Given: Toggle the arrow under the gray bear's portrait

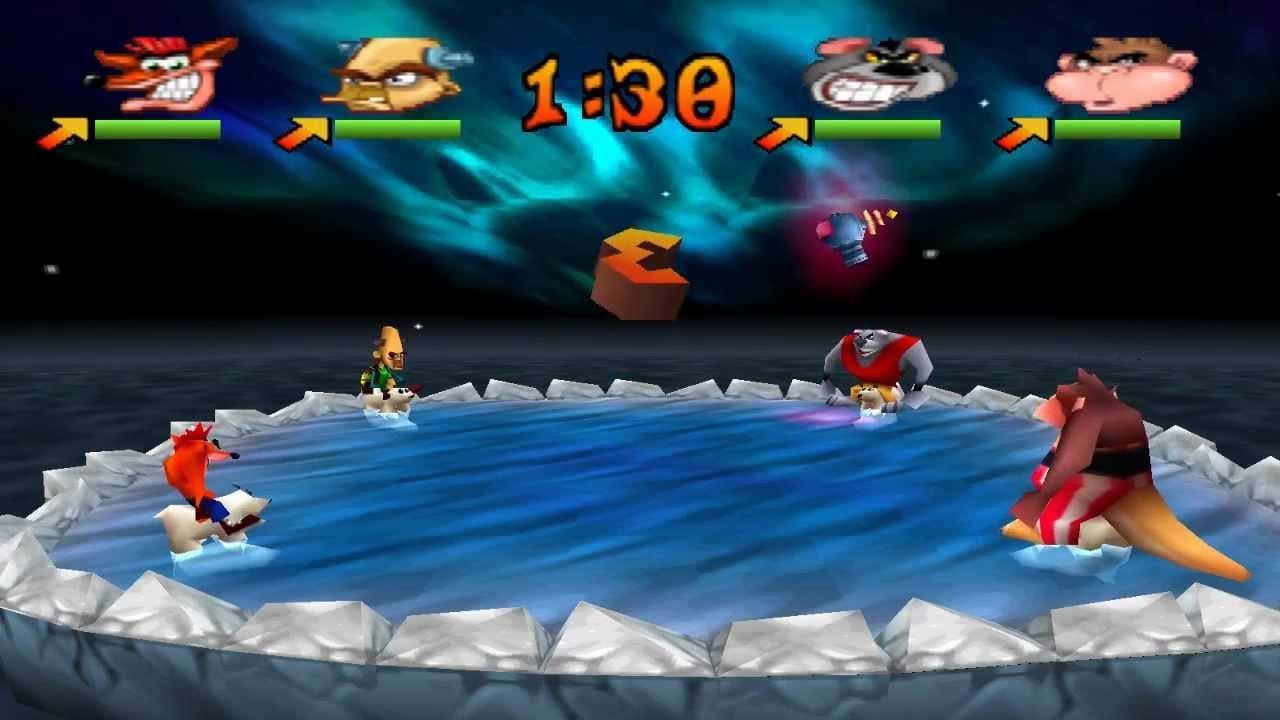Looking at the screenshot, I should (789, 128).
